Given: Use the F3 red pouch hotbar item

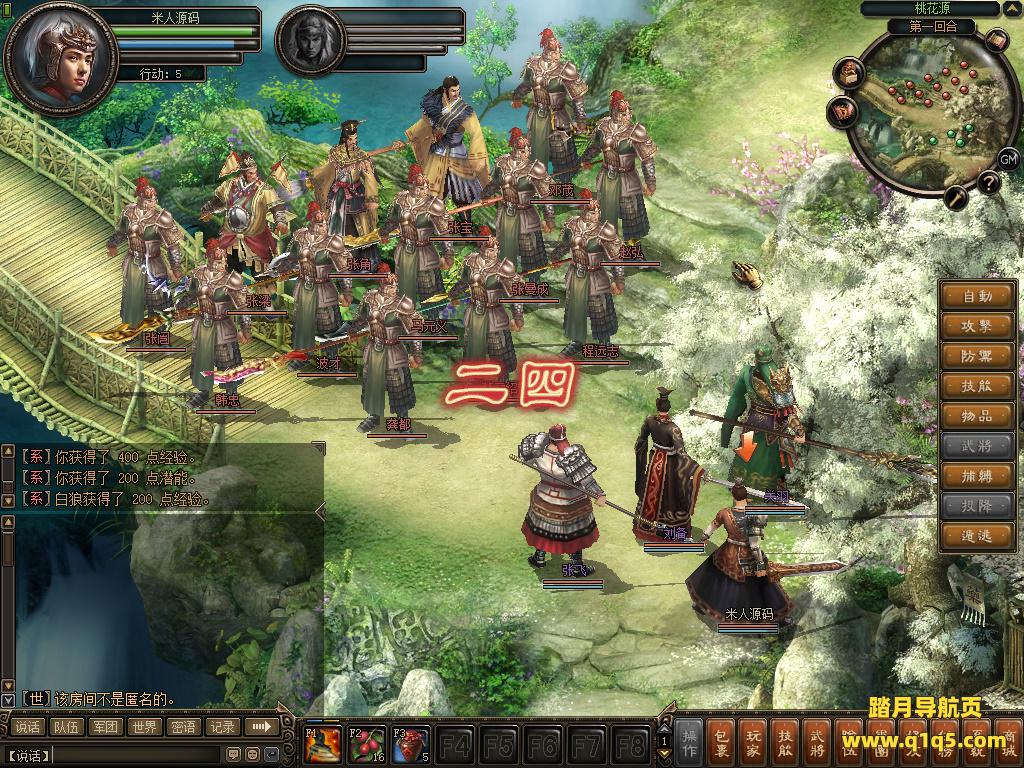Looking at the screenshot, I should click(x=411, y=745).
